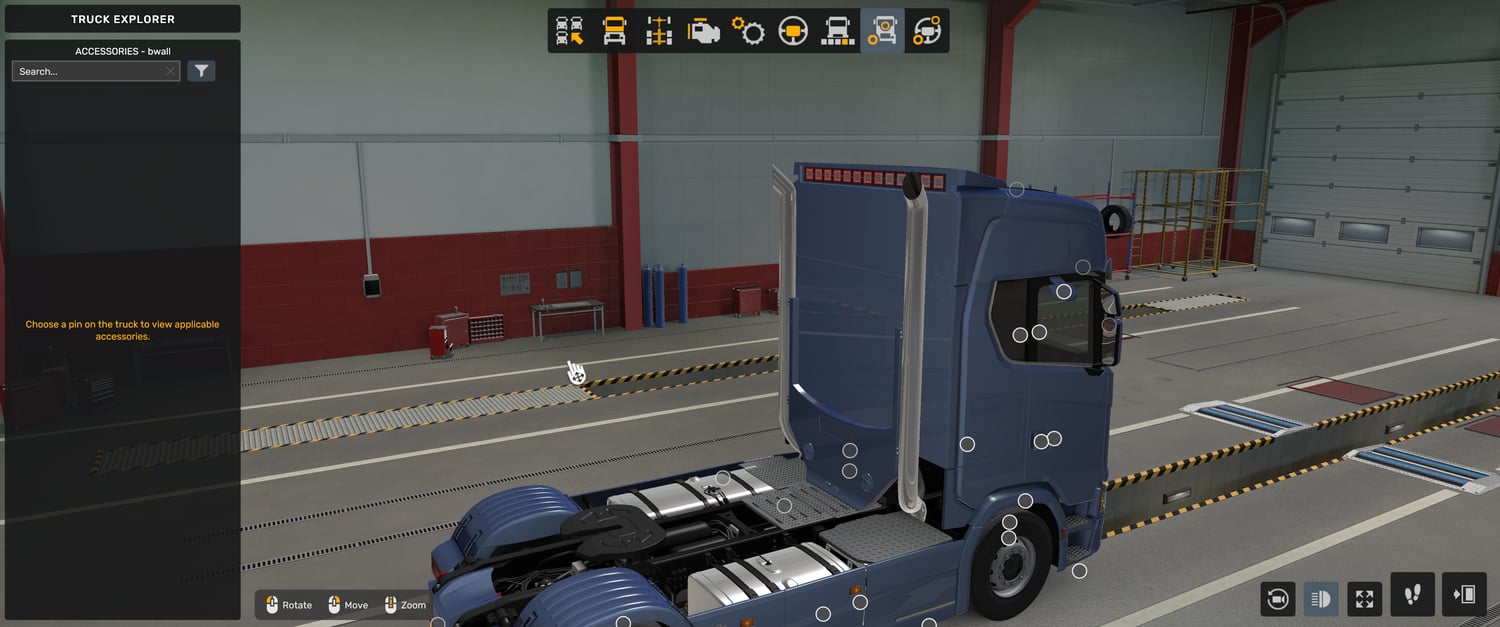
Task: Open the engine category tab
Action: click(x=704, y=31)
